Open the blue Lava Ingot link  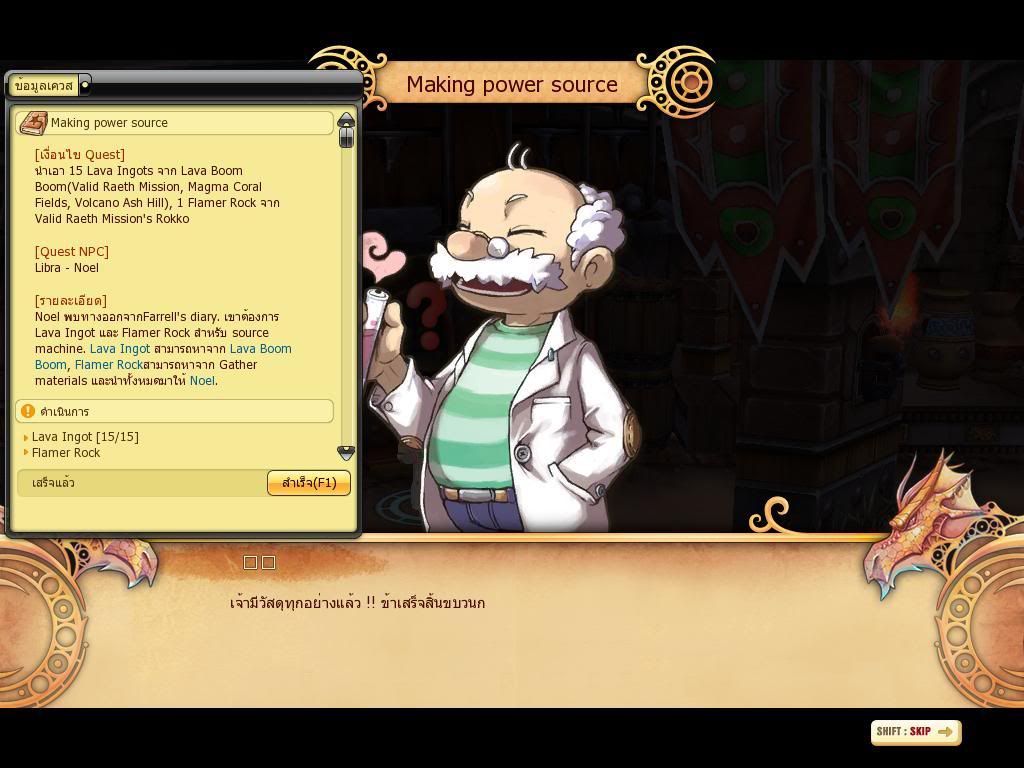pos(120,349)
